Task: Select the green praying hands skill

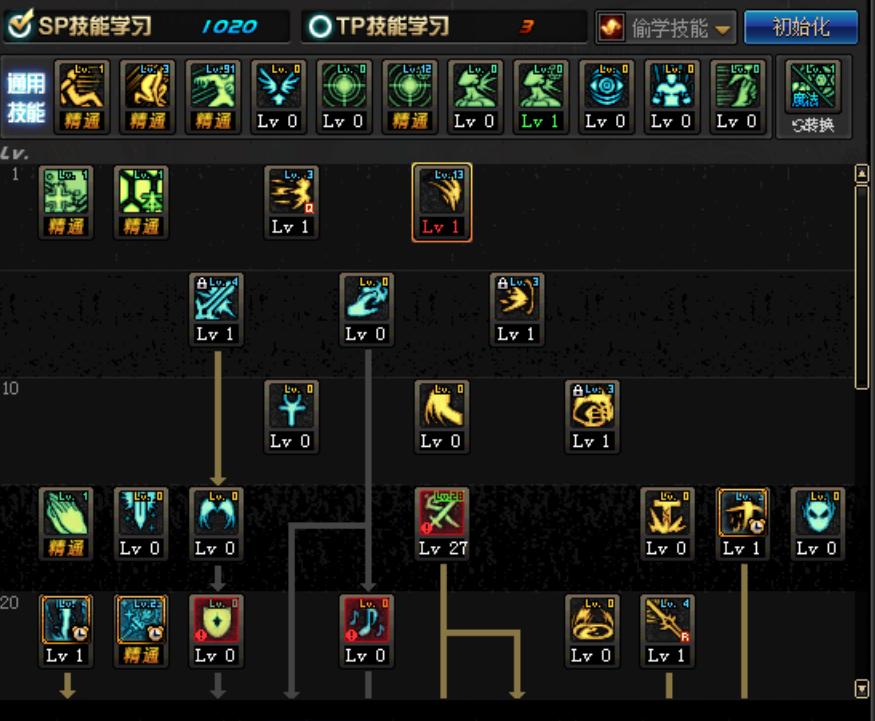Action: click(66, 515)
